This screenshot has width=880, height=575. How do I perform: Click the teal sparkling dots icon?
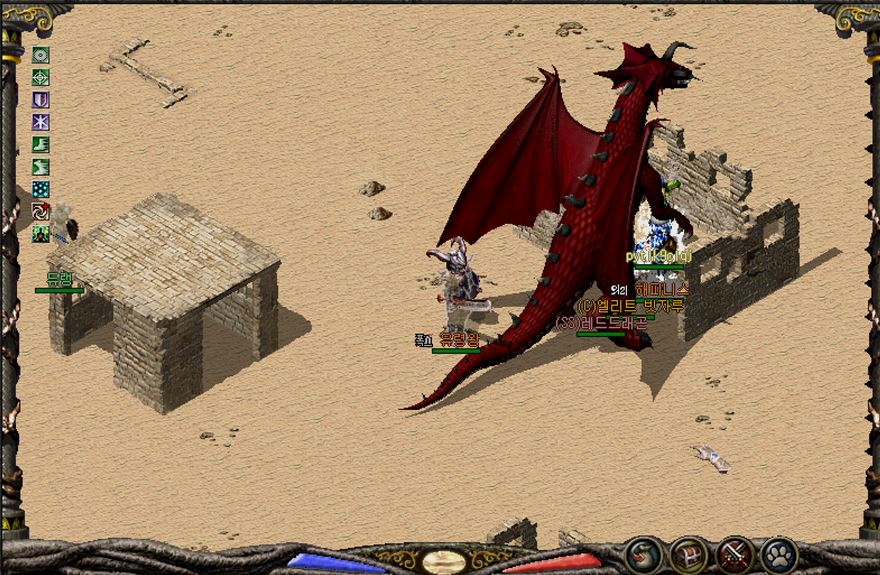[41, 189]
